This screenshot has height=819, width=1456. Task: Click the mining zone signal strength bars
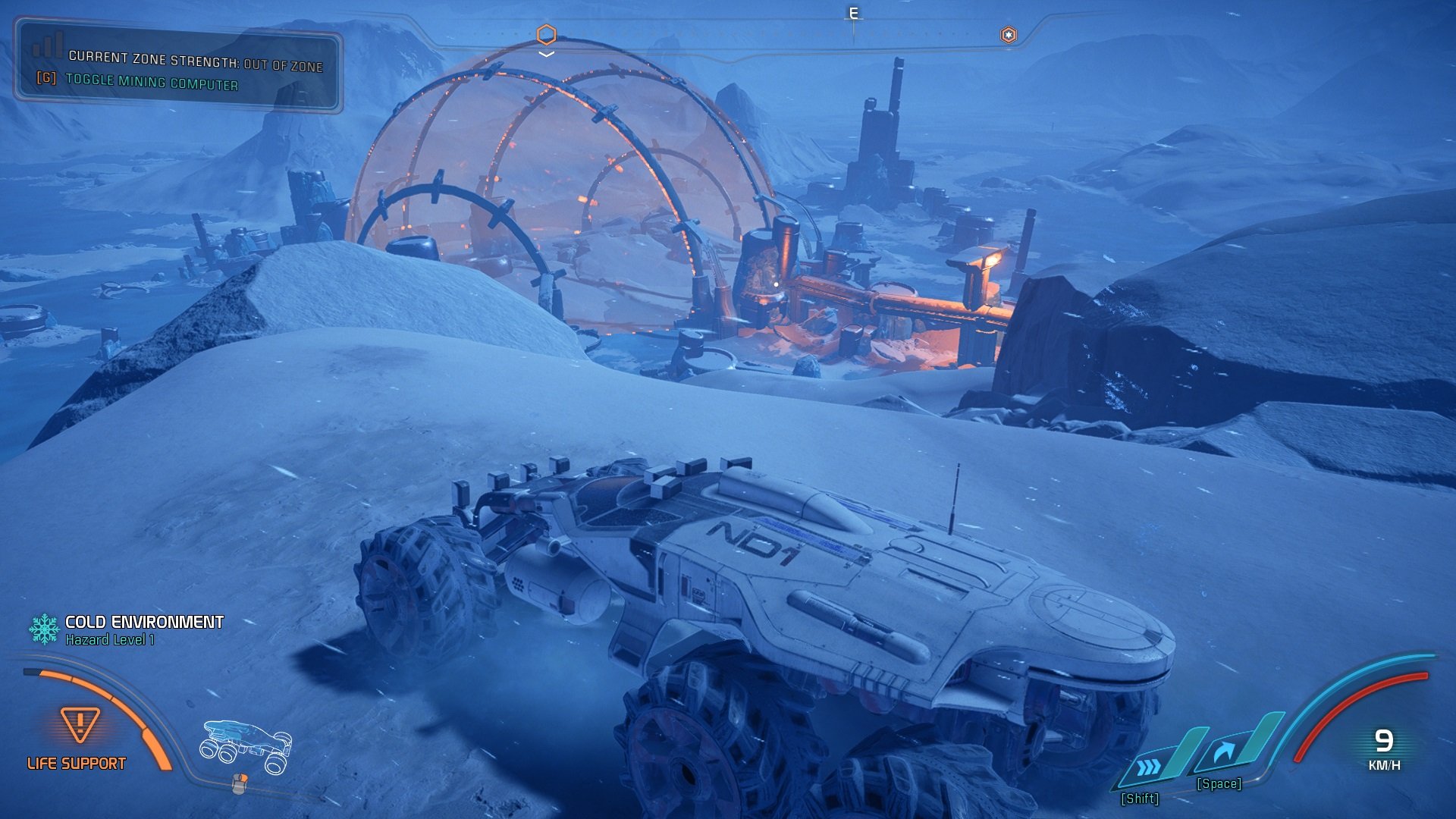48,46
